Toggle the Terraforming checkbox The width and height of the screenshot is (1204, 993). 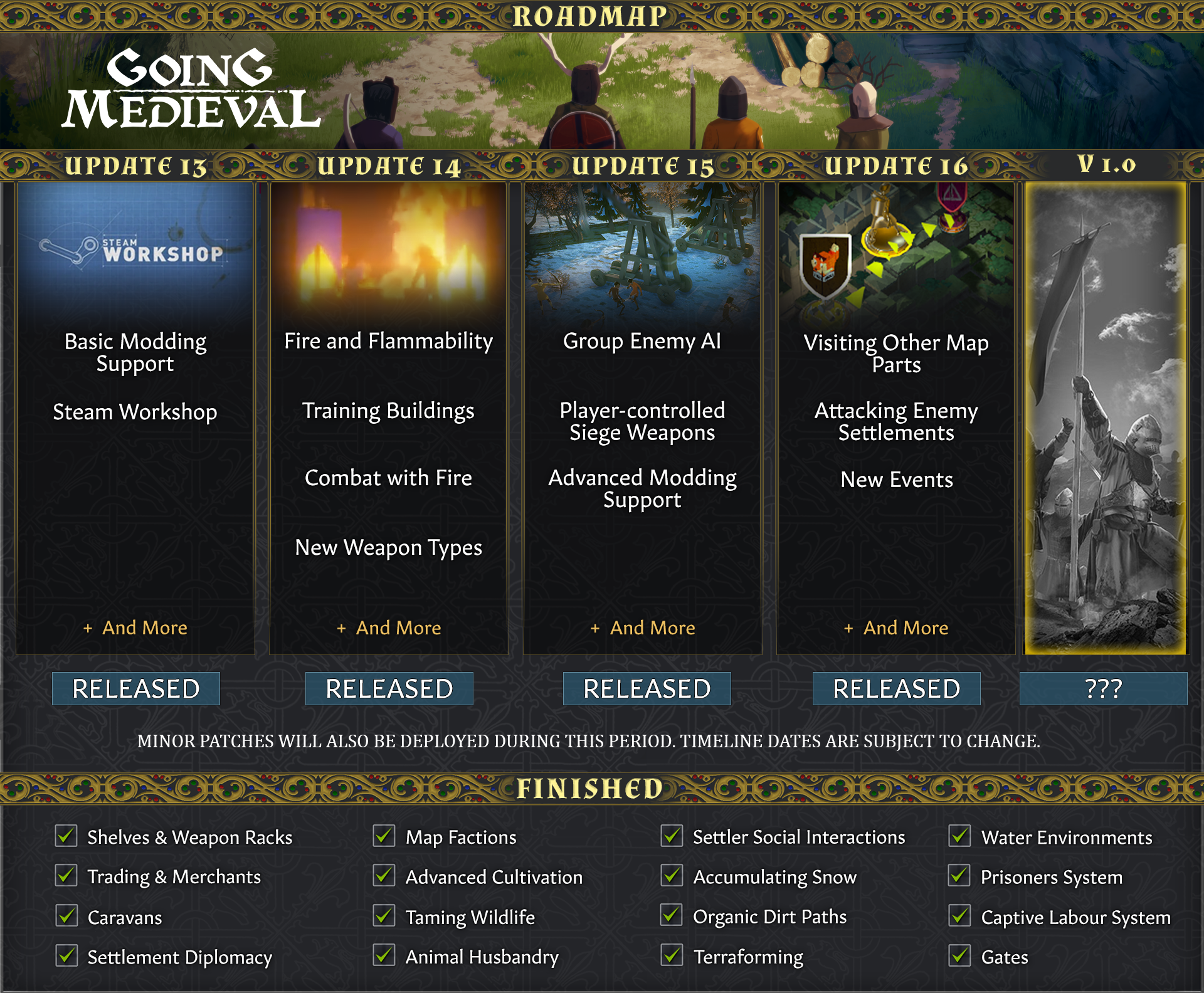(x=672, y=956)
